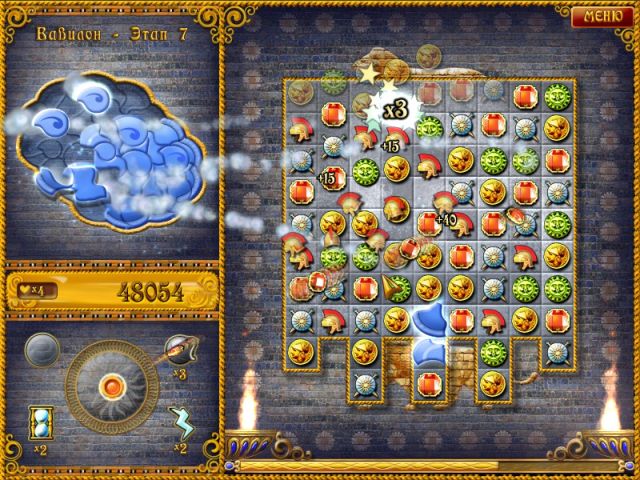Screen dimensions: 640x480
Task: Activate the hammer power-up
Action: coord(179,350)
